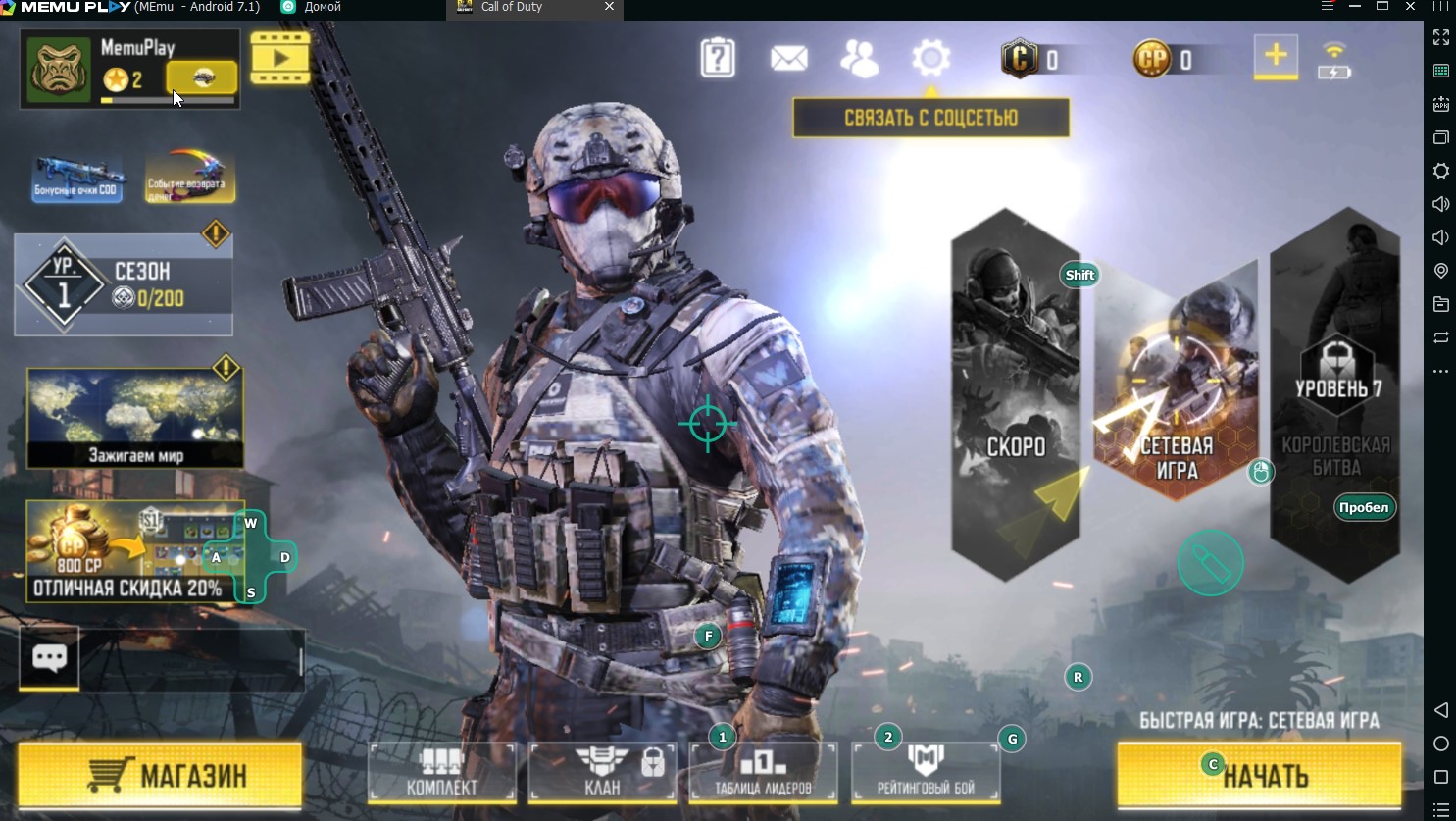Open the question-mark tasks clipboard
Viewport: 1456px width, 821px height.
[718, 59]
